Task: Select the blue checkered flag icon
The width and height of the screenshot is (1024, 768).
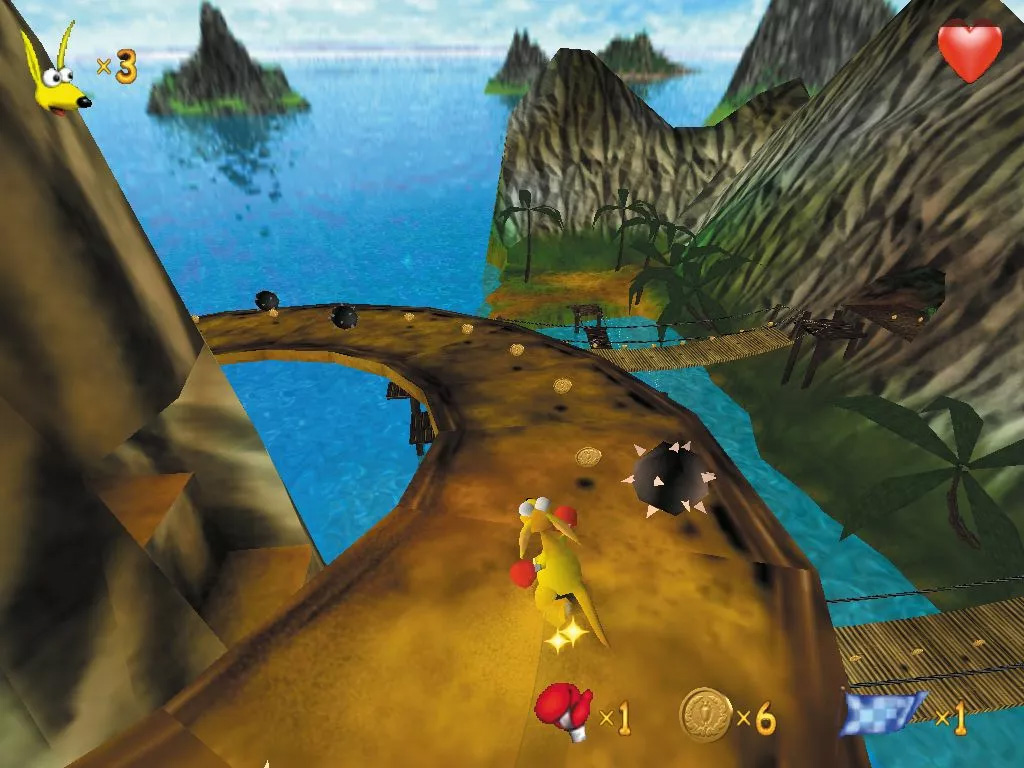Action: 882,711
